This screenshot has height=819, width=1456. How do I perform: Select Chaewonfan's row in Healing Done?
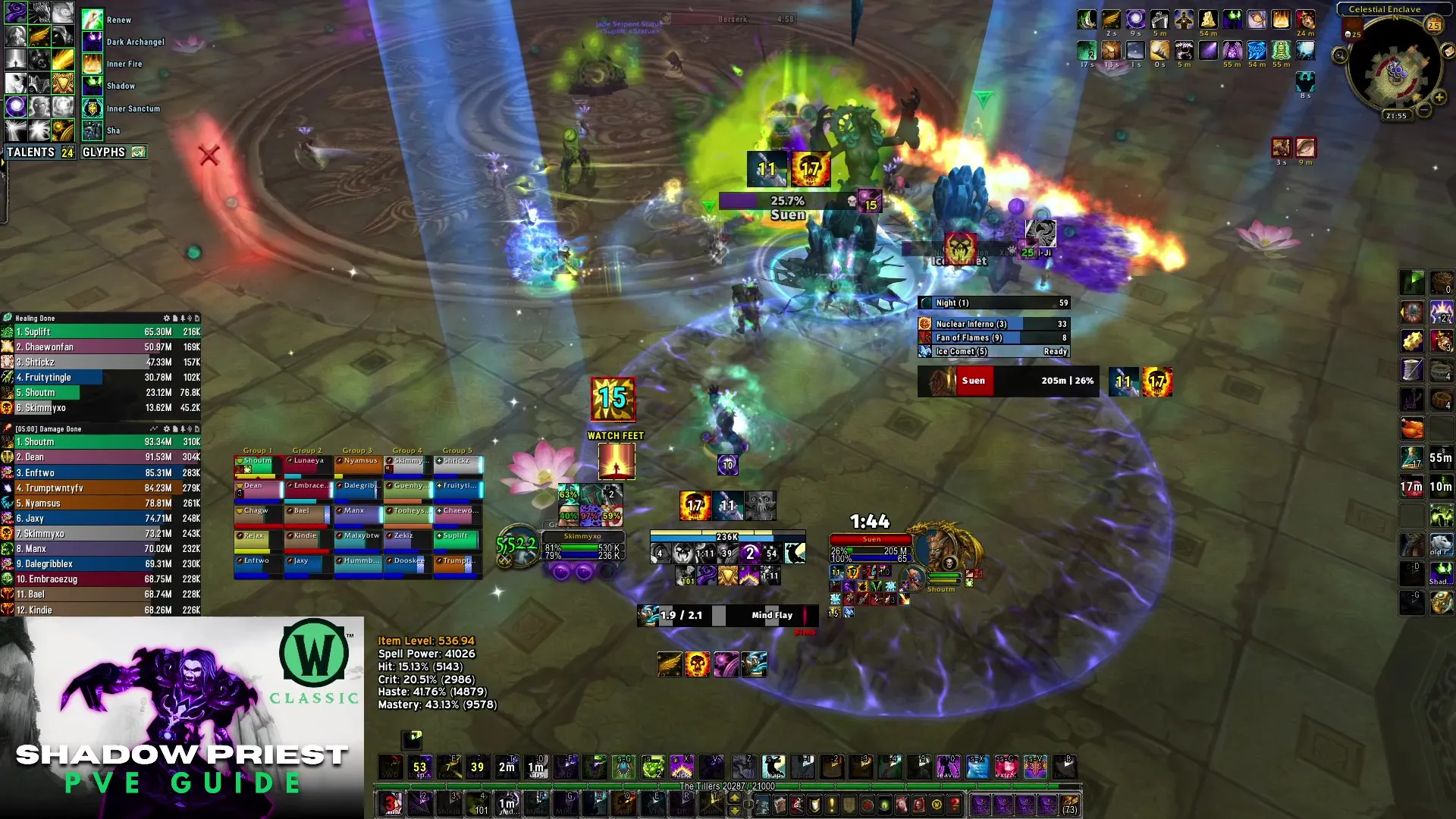coord(101,347)
